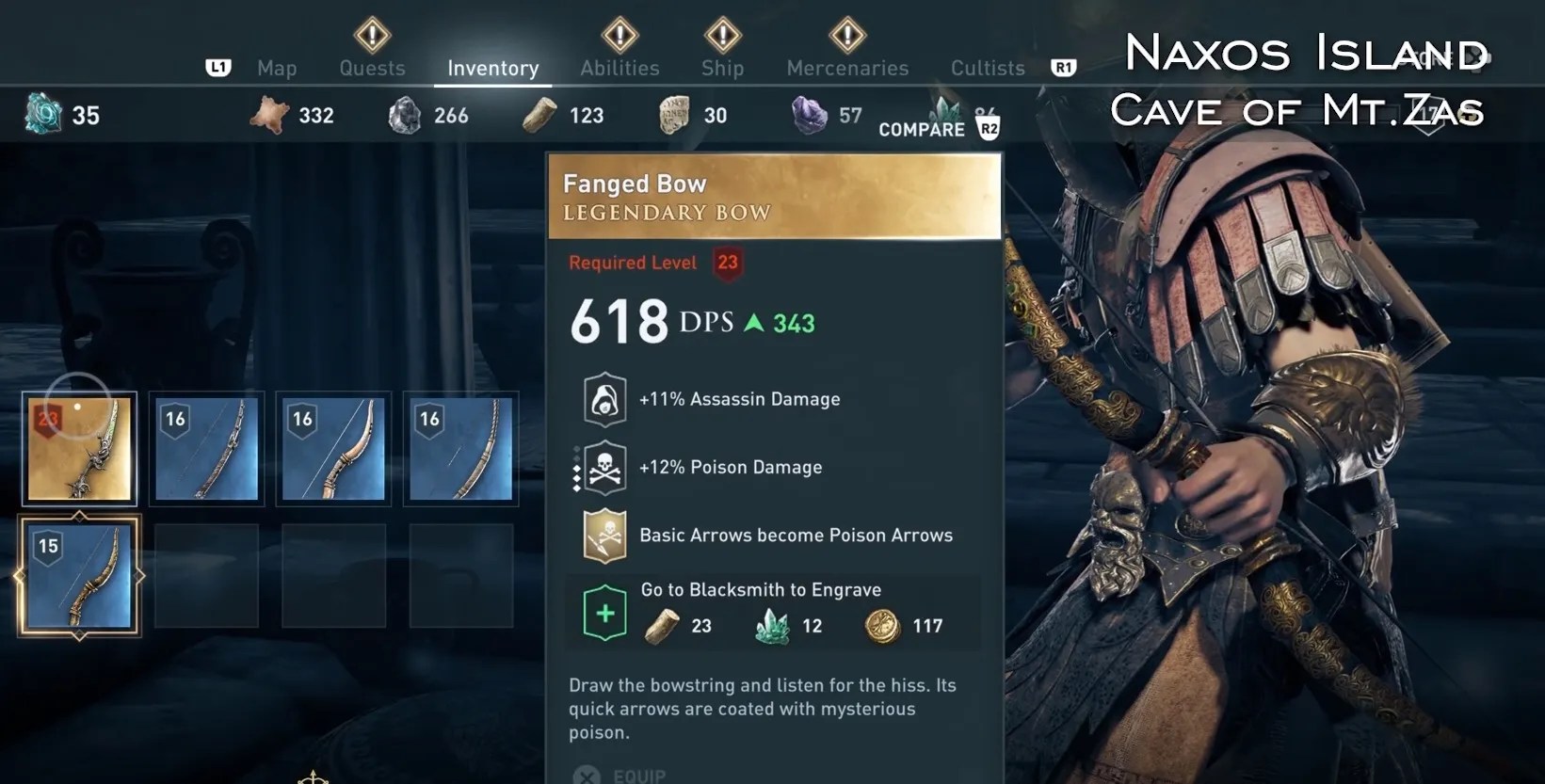Screen dimensions: 1545x784
Task: Click the Required Level 23 badge
Action: pyautogui.click(x=726, y=263)
